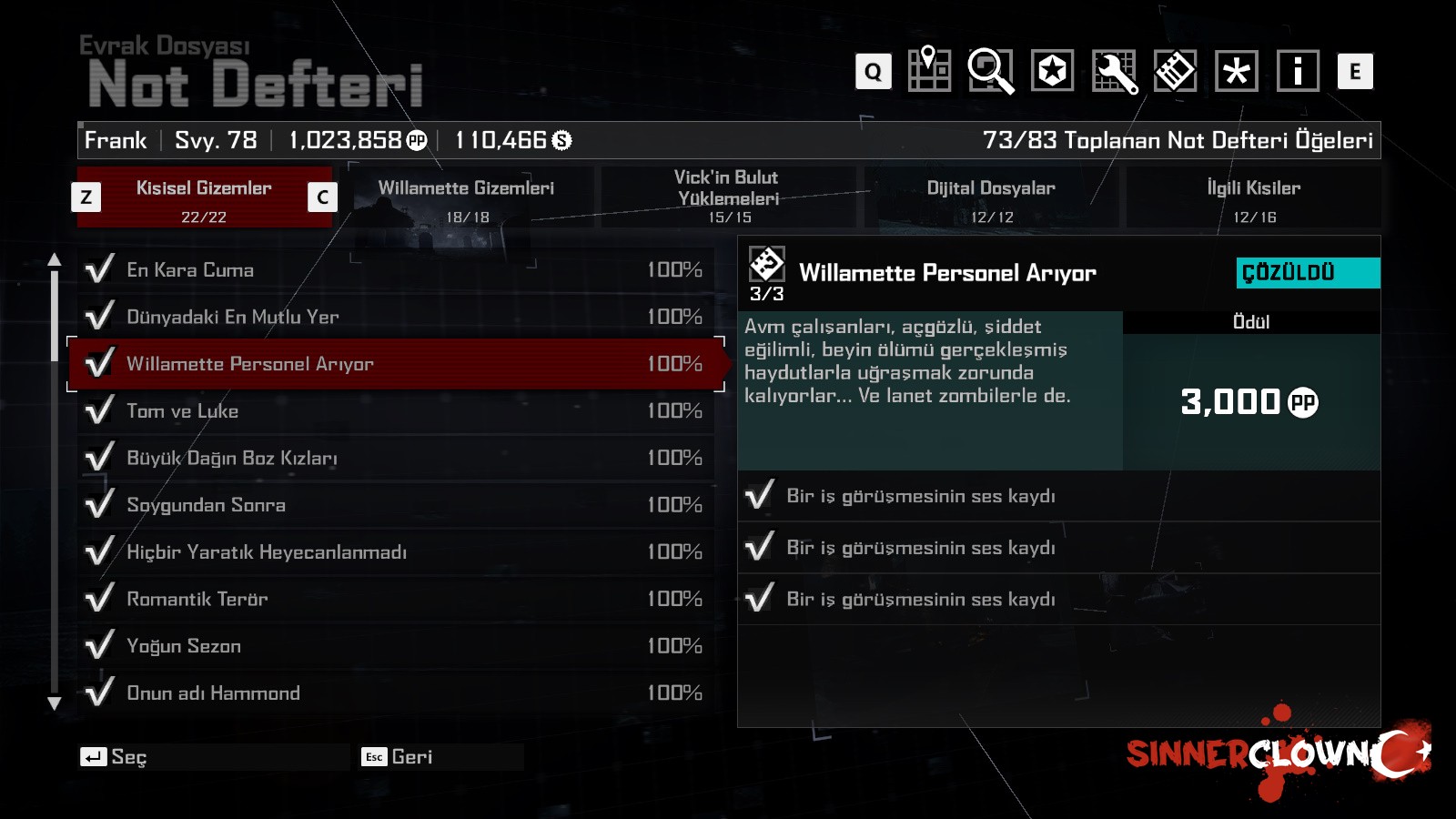
Task: Open the Vick'in Bulut Yüklemeleri tab
Action: [728, 197]
